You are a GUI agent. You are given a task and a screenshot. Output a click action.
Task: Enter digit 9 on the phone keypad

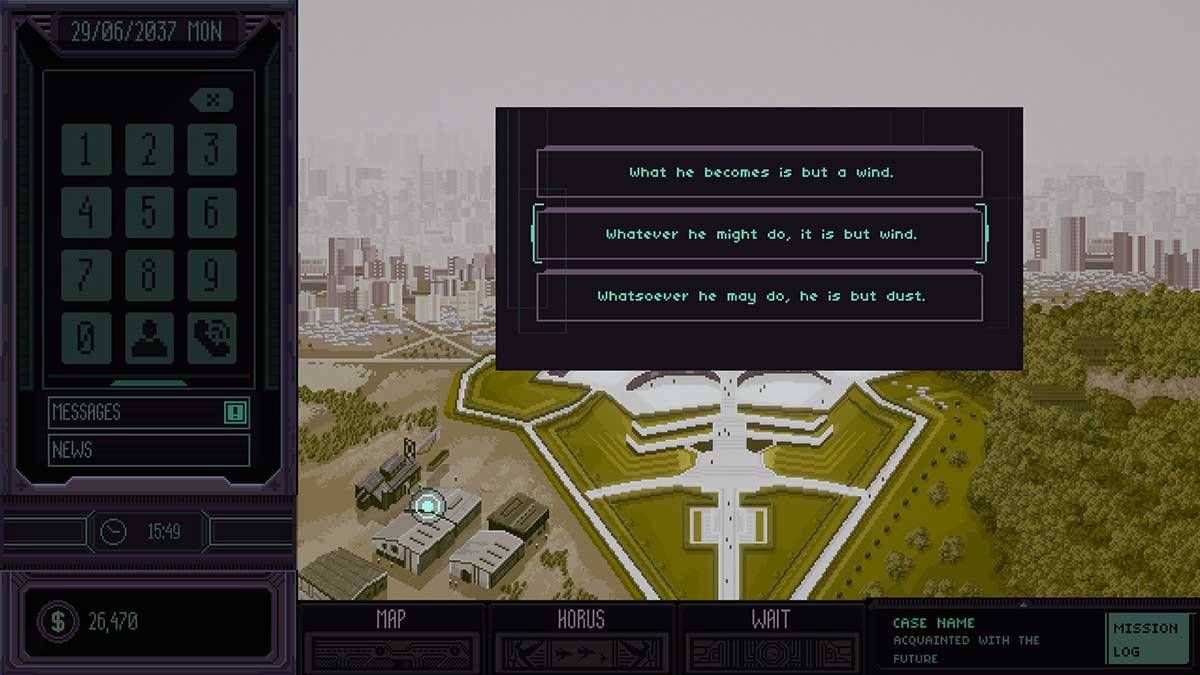pos(212,275)
